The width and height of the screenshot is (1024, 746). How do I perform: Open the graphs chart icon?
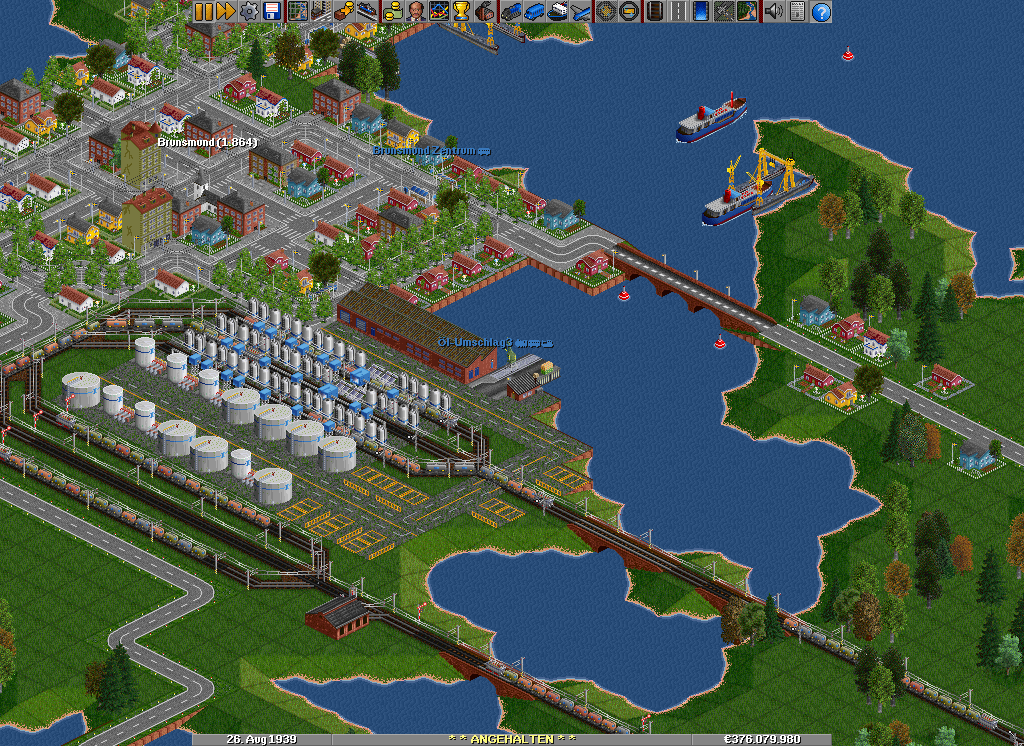click(x=438, y=12)
